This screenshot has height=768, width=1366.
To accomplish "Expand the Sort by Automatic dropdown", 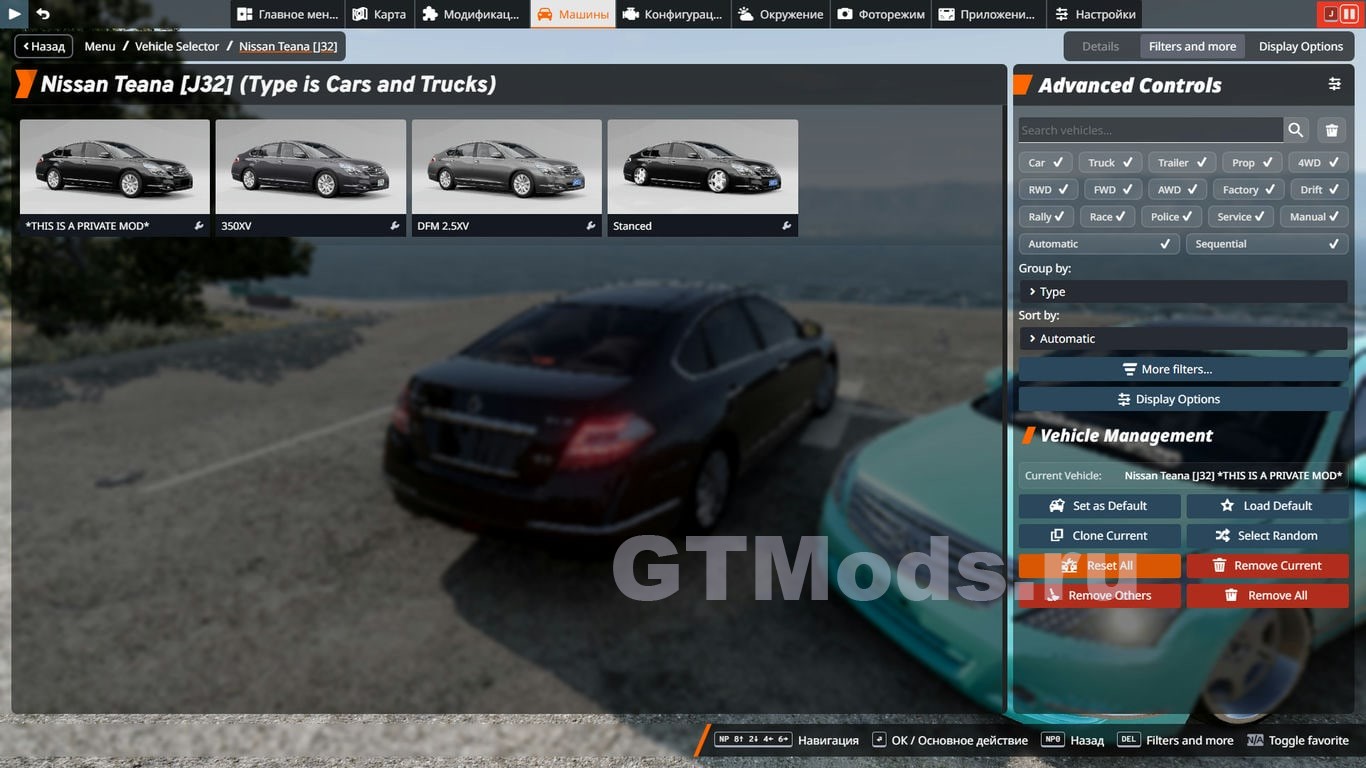I will click(1183, 339).
